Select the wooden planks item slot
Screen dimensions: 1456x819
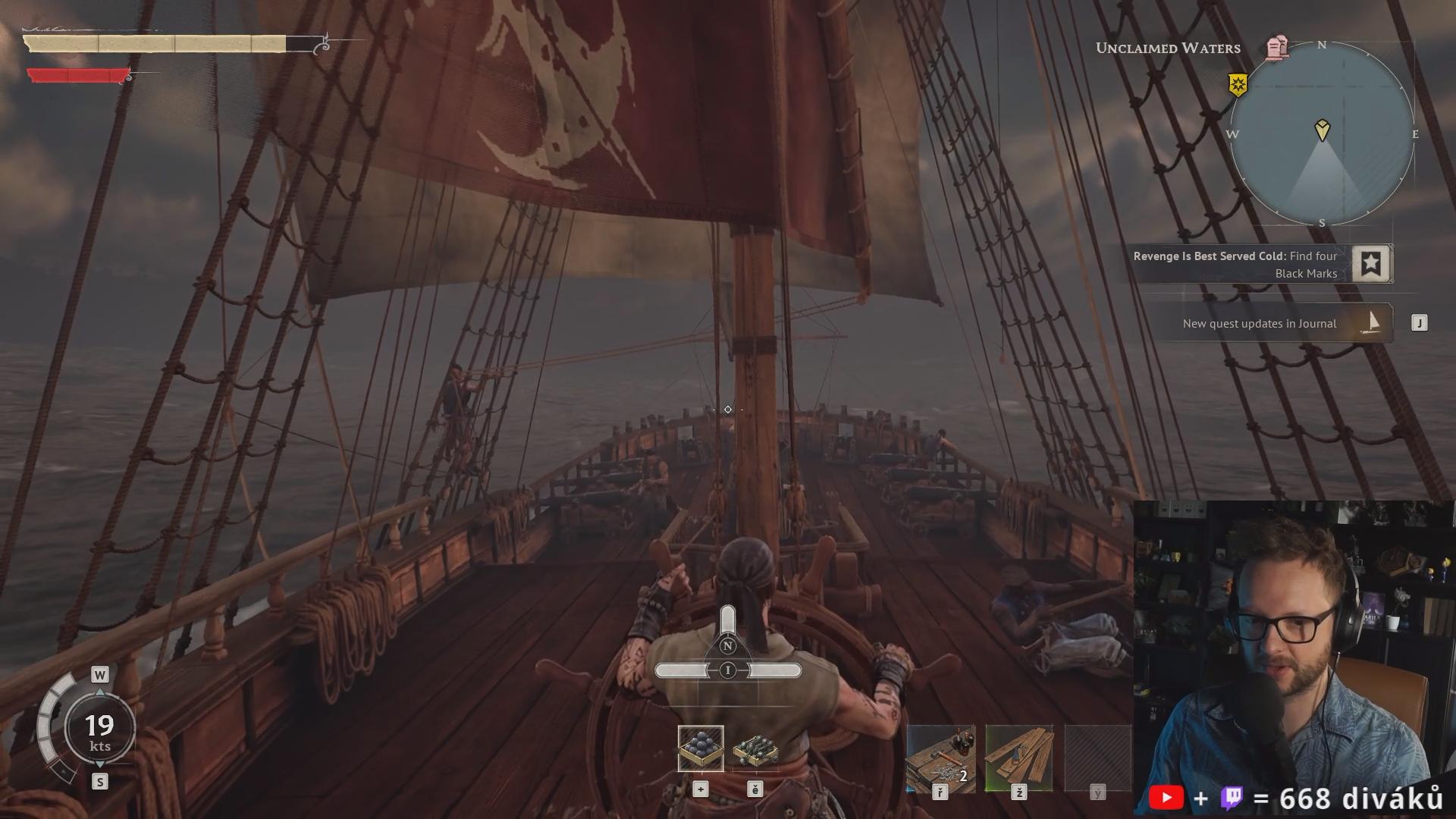click(1018, 758)
